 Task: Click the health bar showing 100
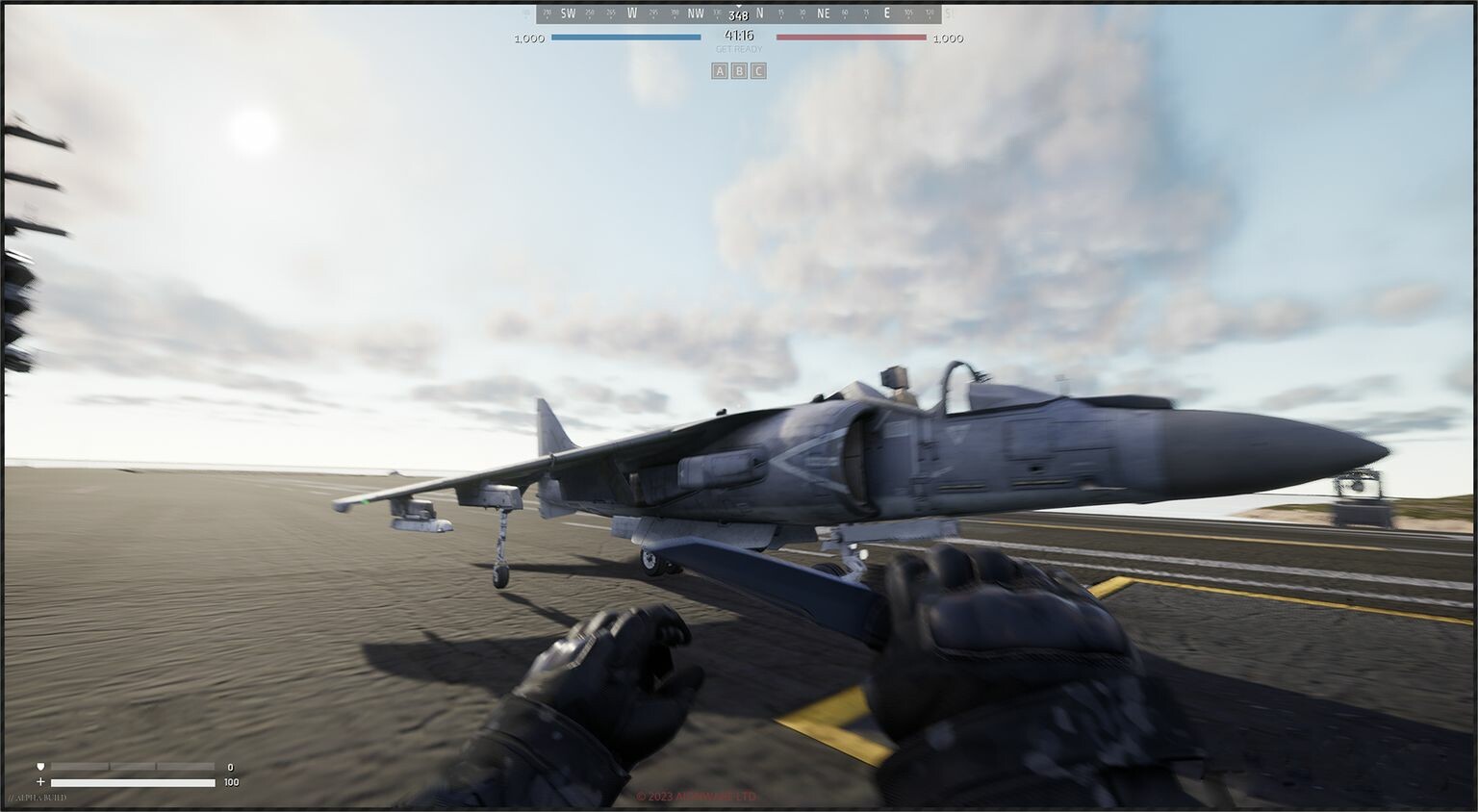132,782
